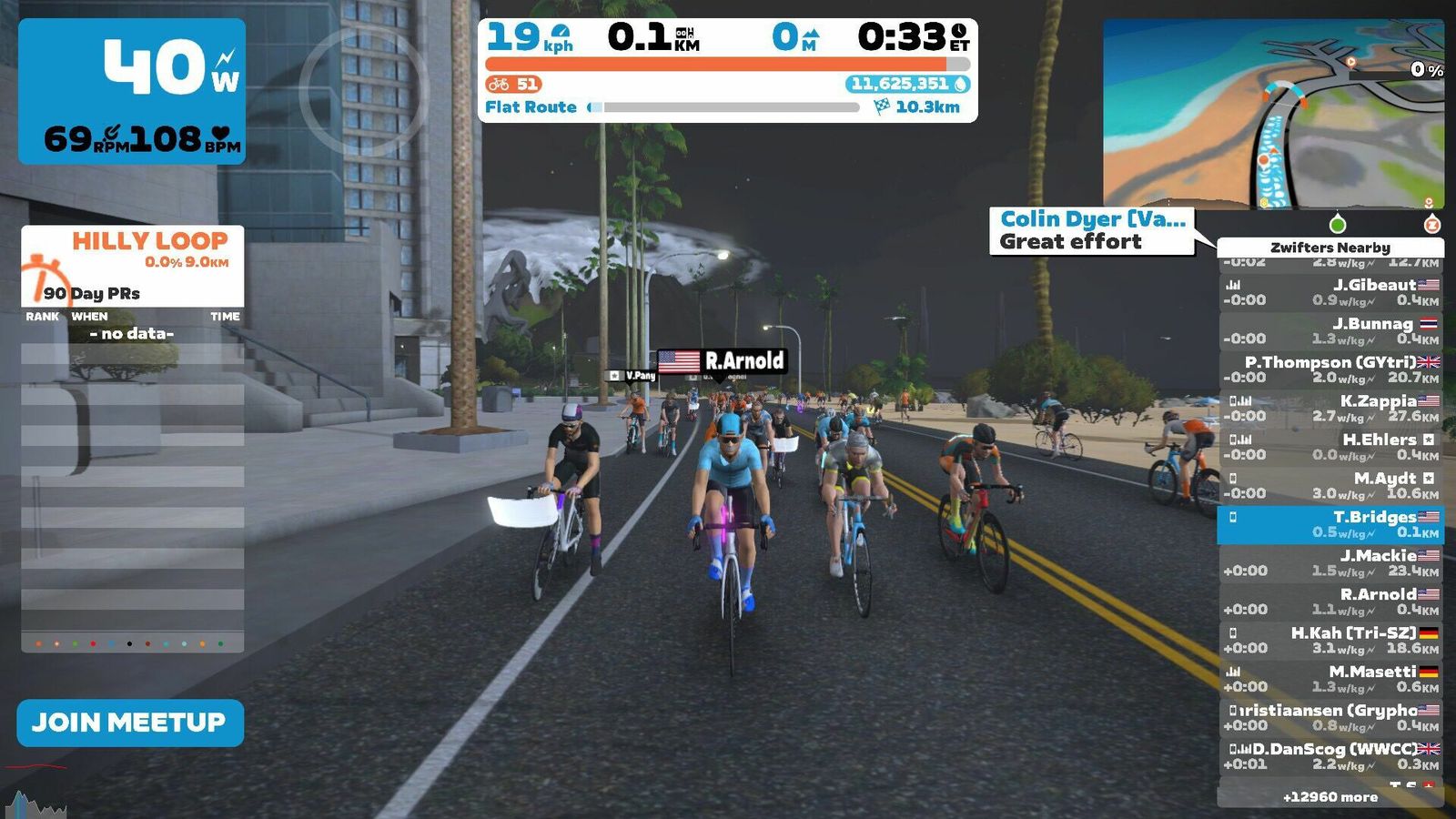Screen dimensions: 1456x819
Task: Open the power watts display panel
Action: (x=132, y=91)
